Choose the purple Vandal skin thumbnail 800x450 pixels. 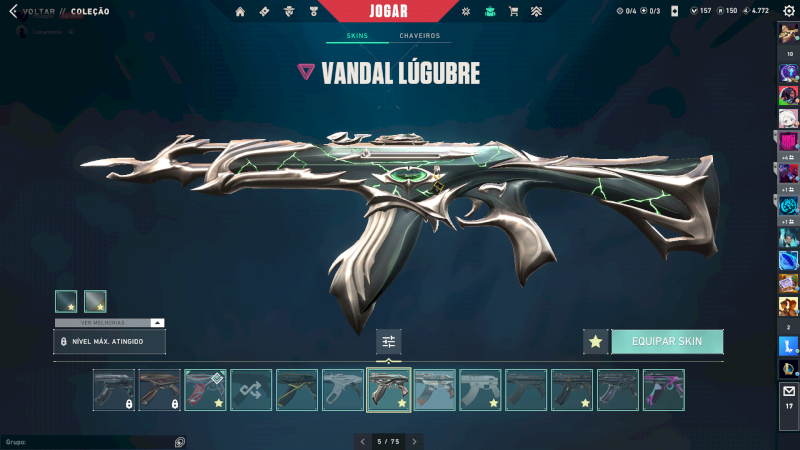tap(664, 390)
